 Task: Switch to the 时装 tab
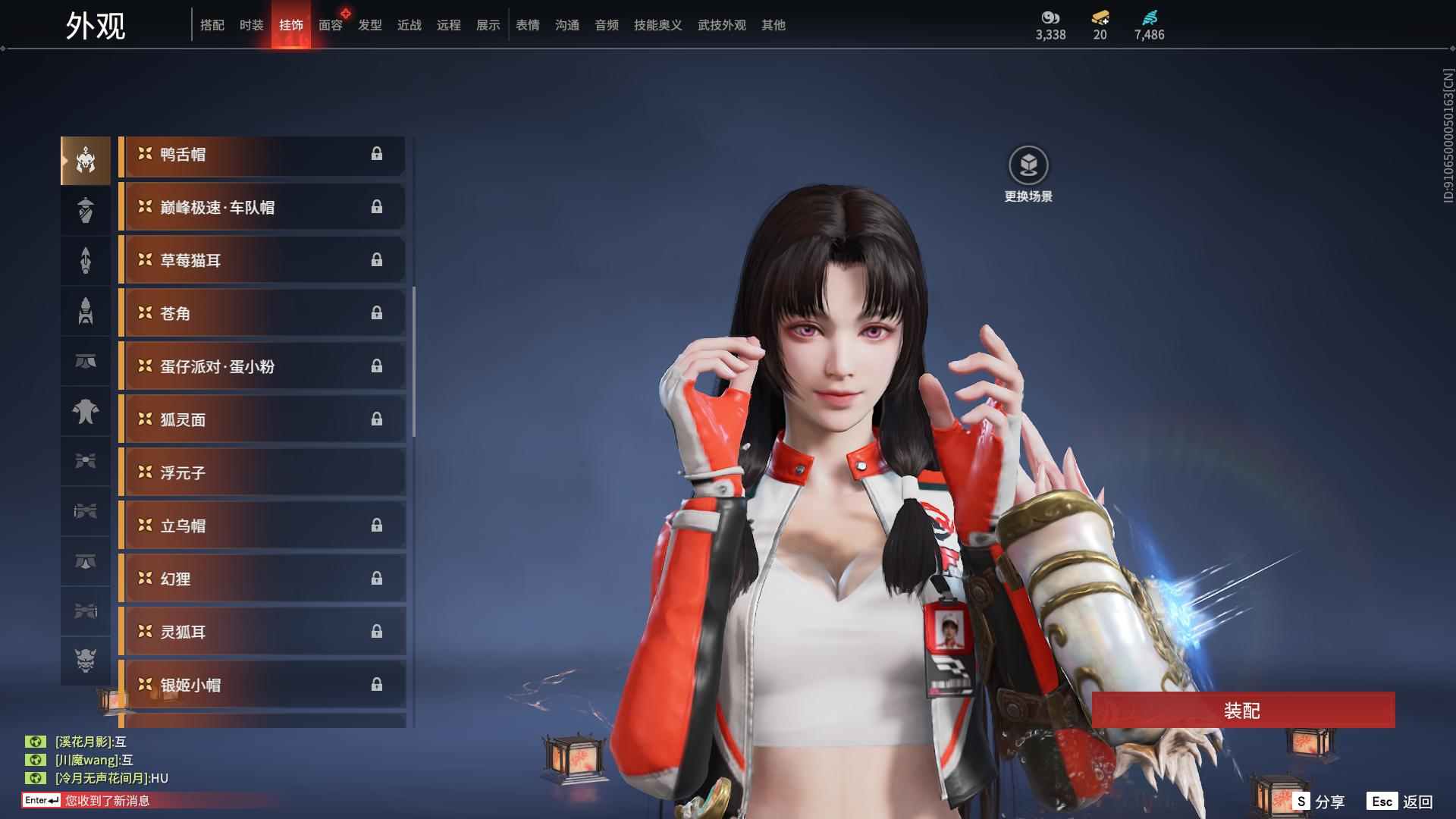(x=250, y=24)
